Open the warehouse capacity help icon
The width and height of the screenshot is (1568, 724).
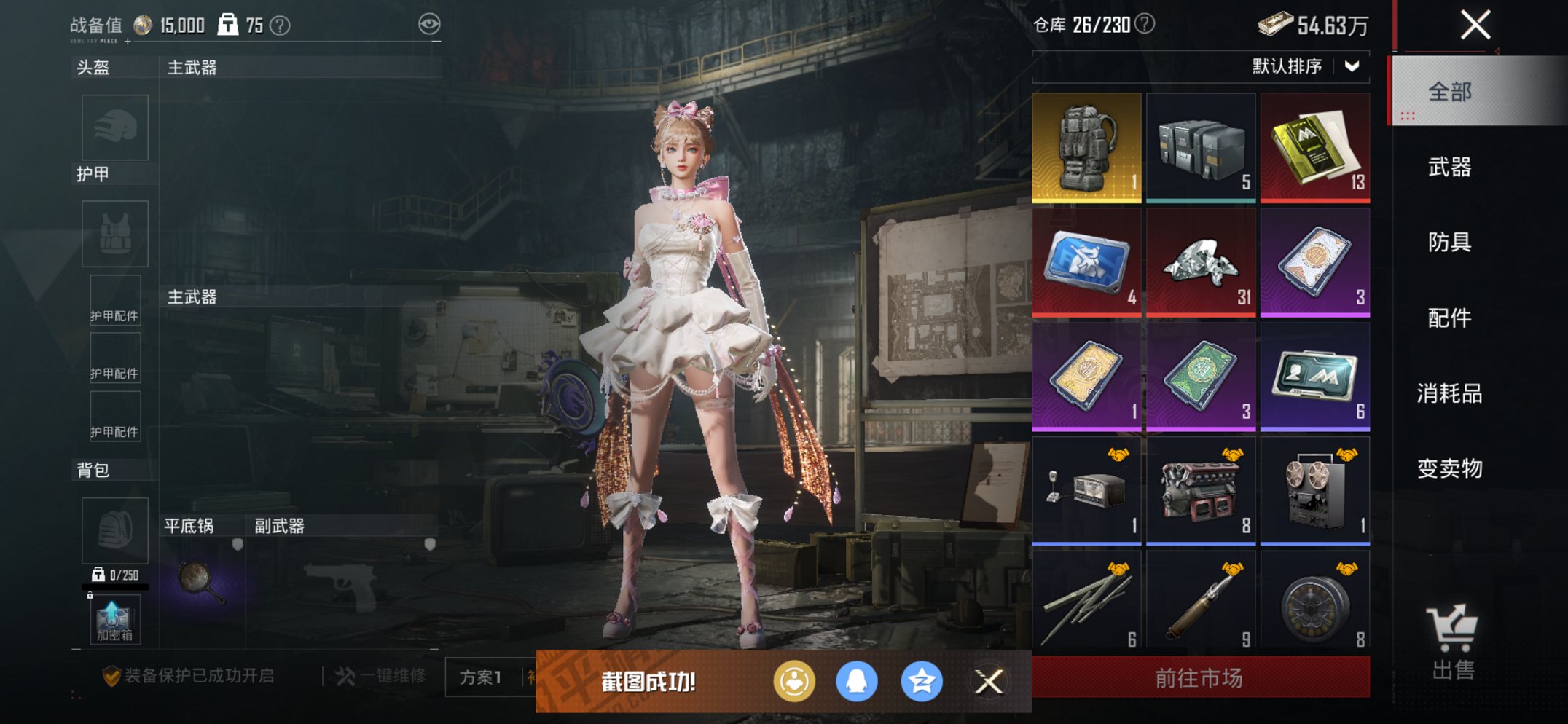1145,24
